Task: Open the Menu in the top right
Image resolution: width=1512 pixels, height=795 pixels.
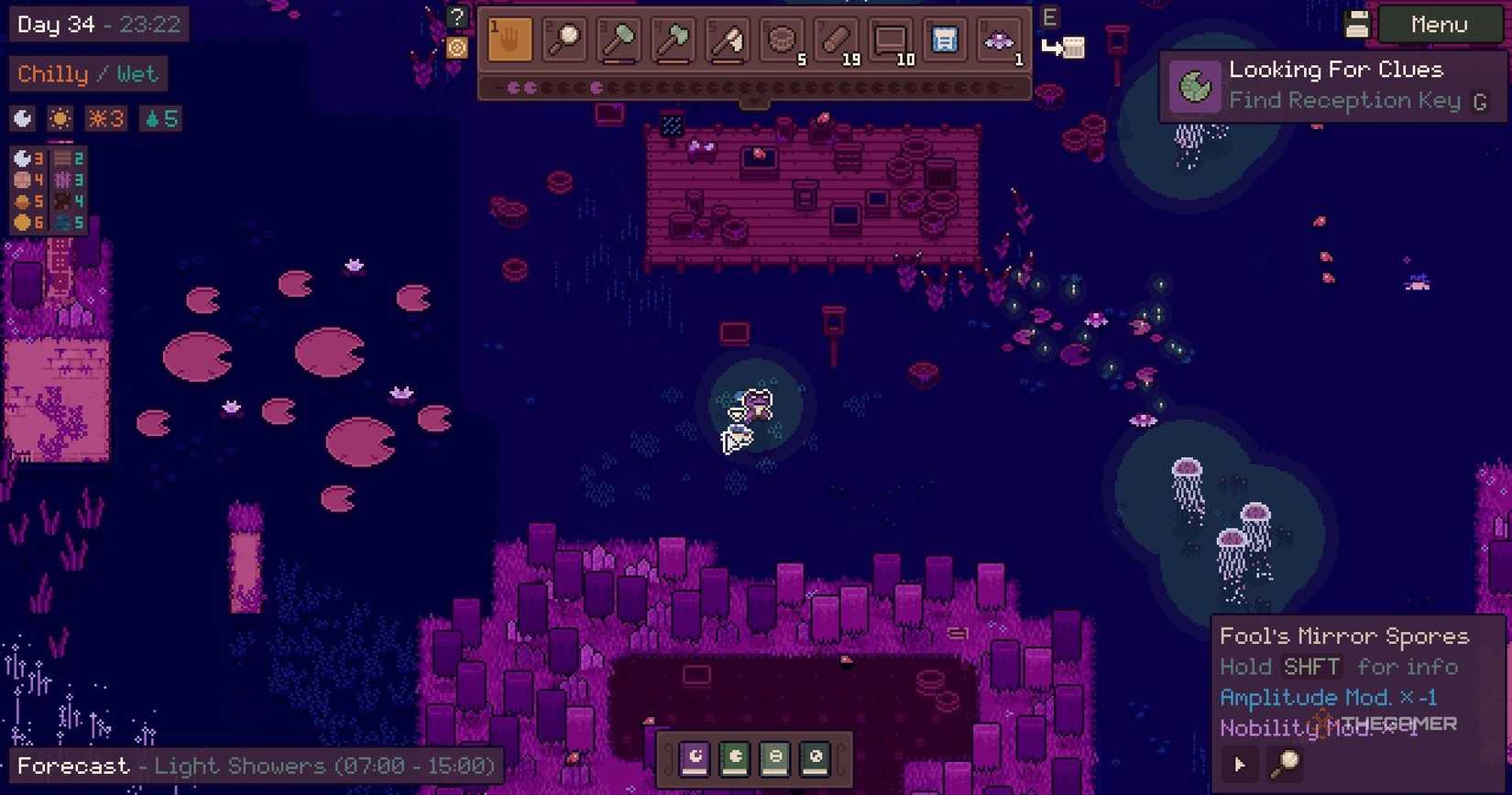Action: tap(1437, 25)
